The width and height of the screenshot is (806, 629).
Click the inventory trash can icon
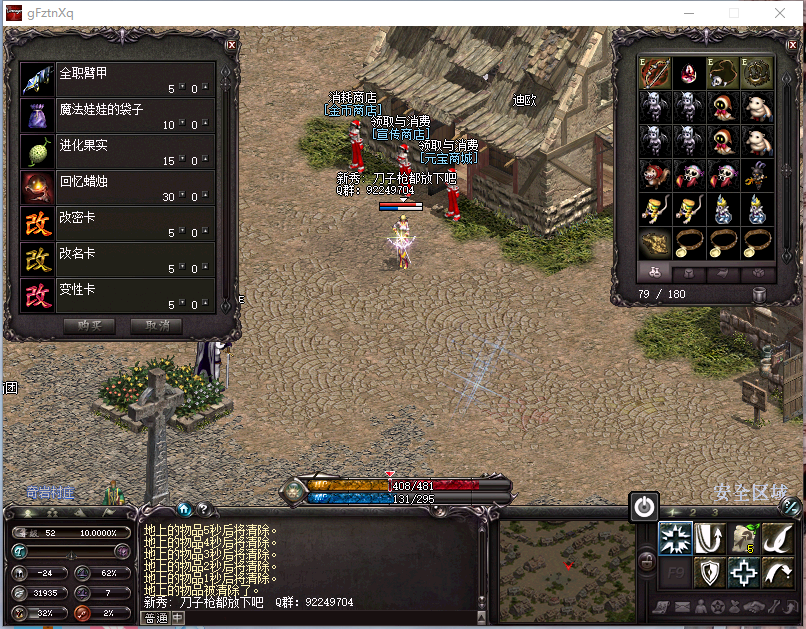coord(760,294)
